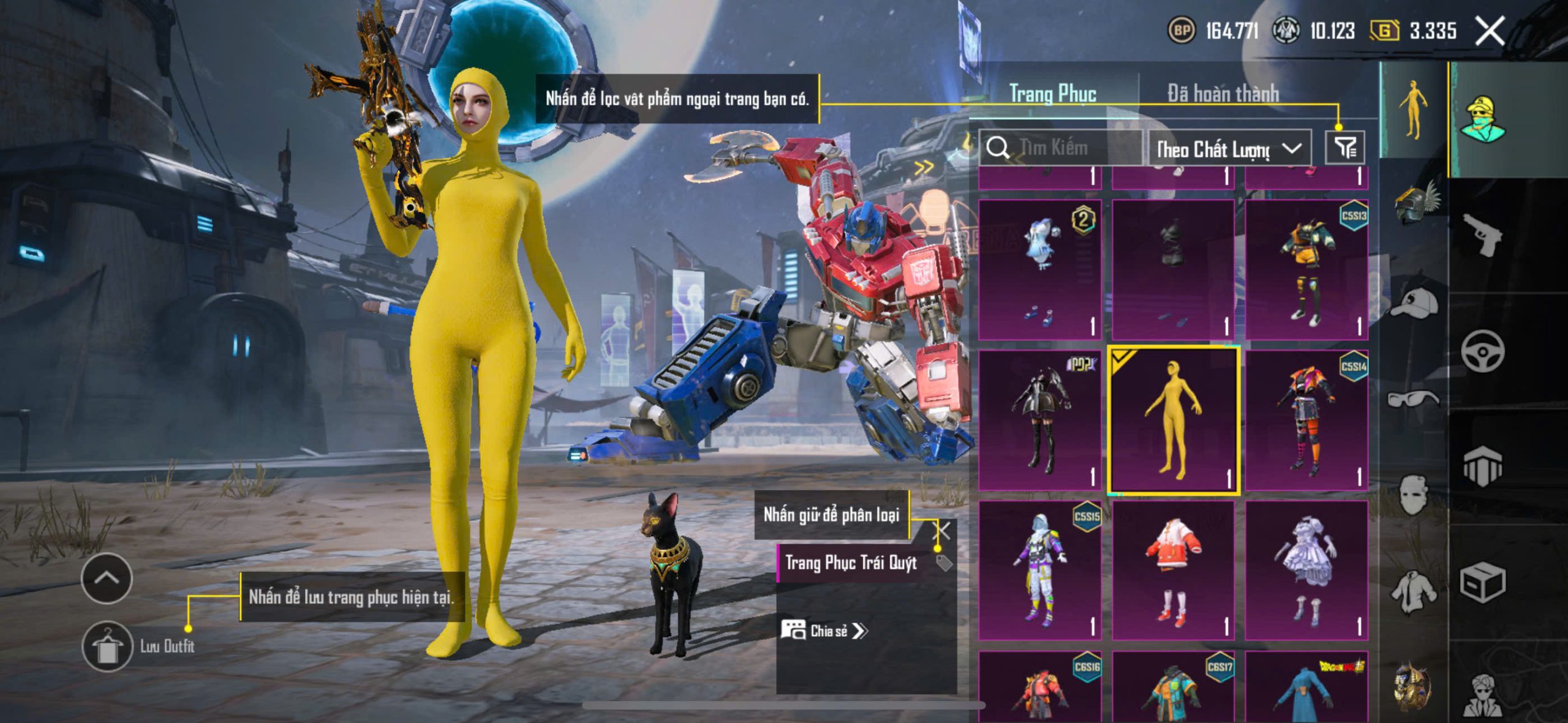Pick the C5S14 outfit tile

click(x=1306, y=420)
